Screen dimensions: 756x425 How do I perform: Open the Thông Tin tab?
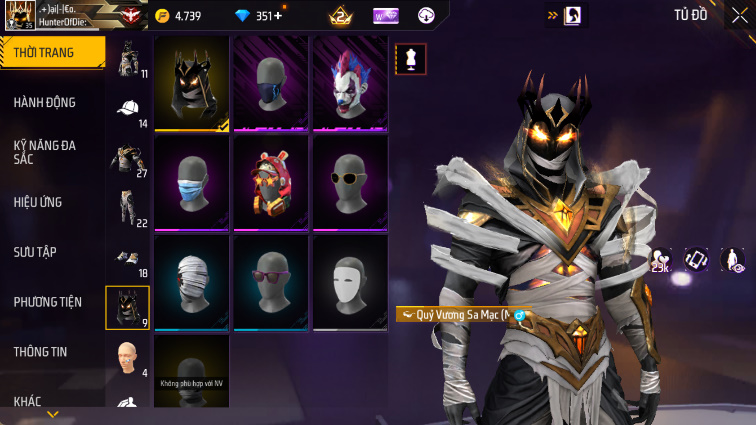pyautogui.click(x=40, y=352)
